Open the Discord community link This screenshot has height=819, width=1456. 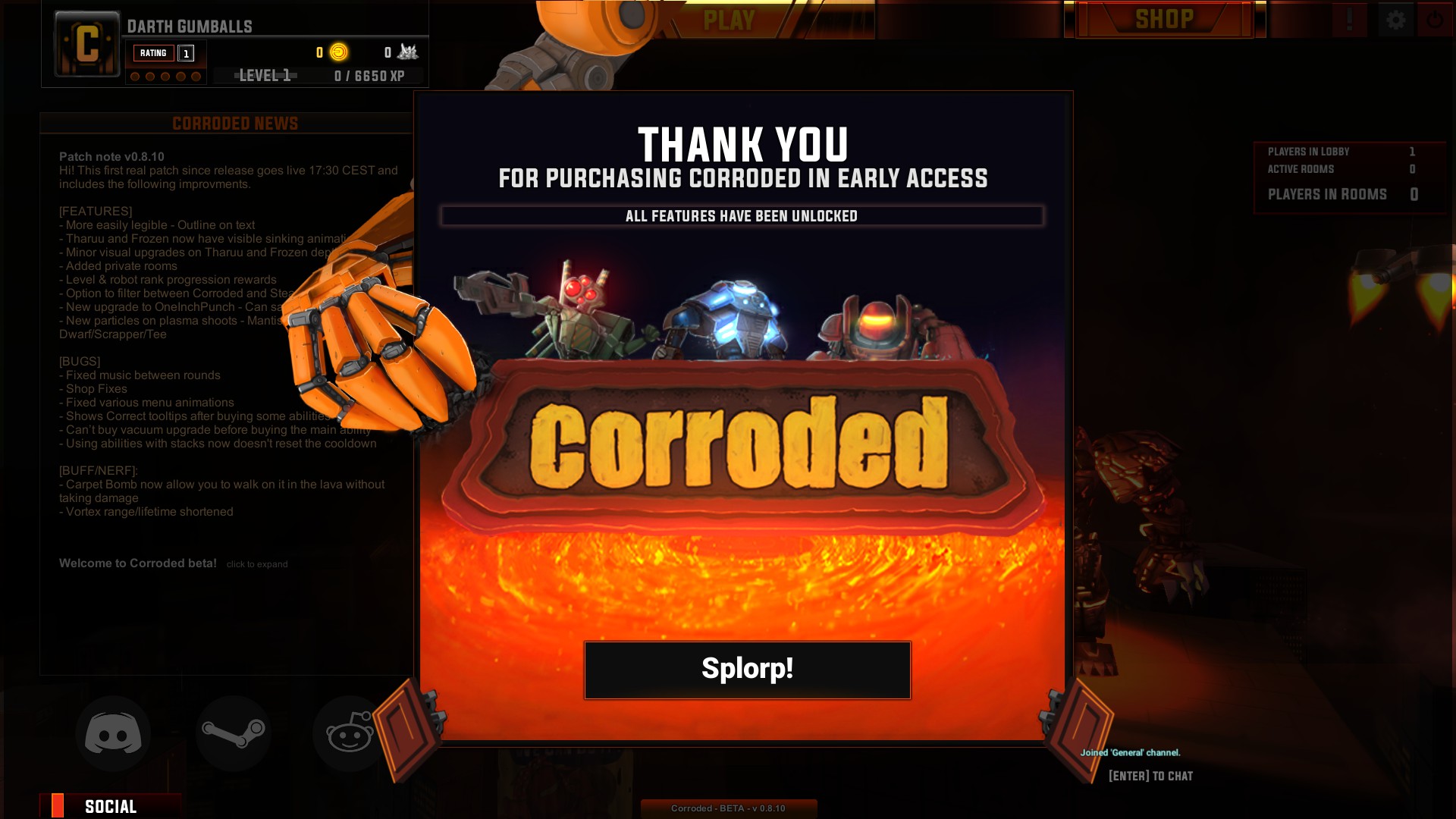tap(113, 734)
